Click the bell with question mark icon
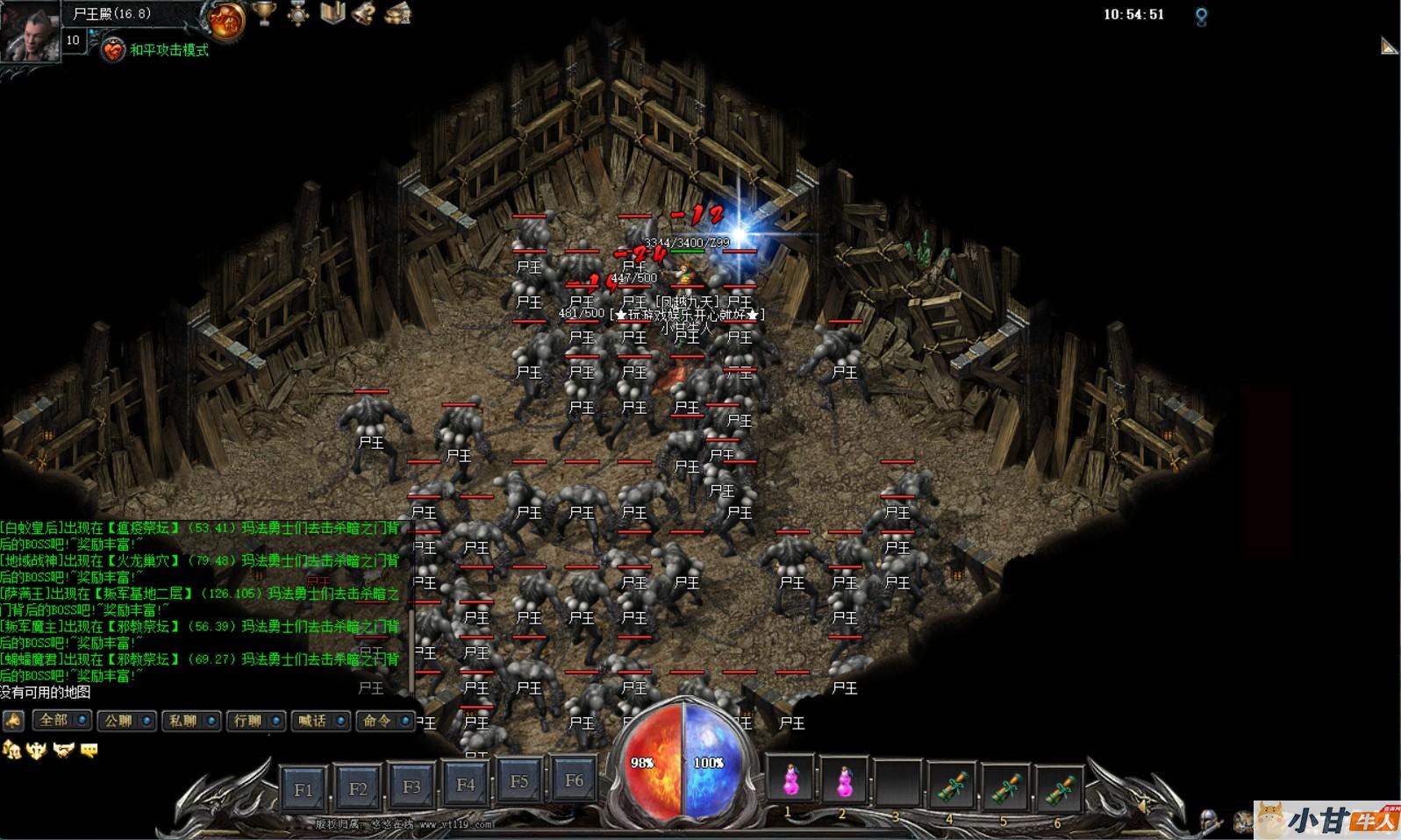This screenshot has width=1401, height=840. [365, 13]
